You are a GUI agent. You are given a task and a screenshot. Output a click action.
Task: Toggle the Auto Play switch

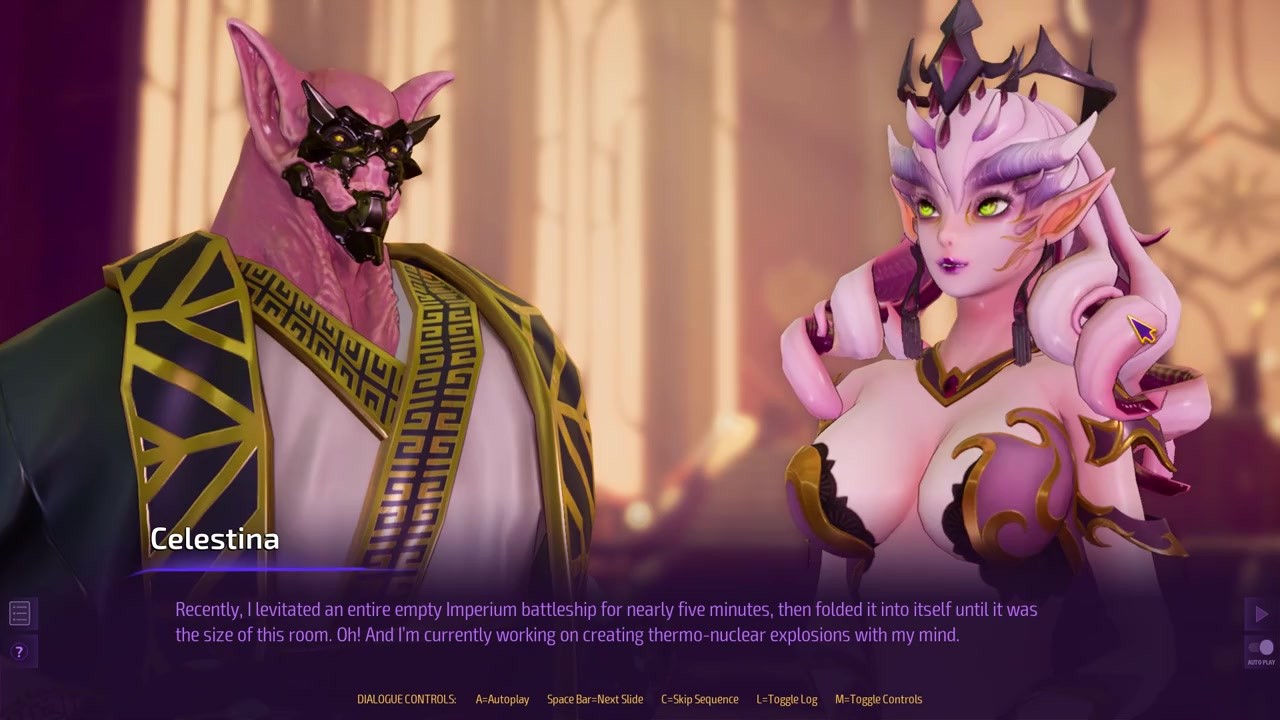click(x=1261, y=649)
